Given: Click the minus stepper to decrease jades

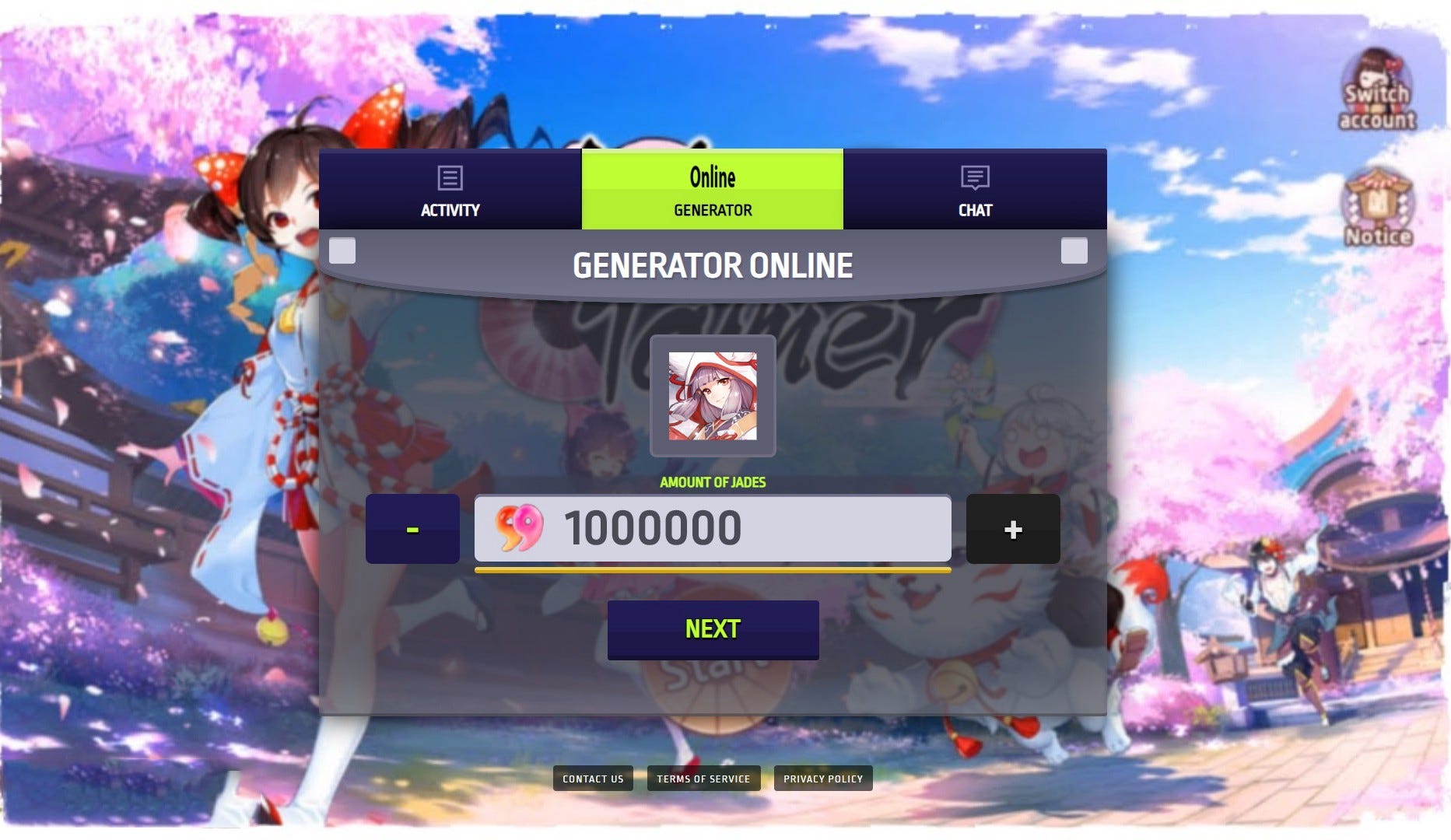Looking at the screenshot, I should click(412, 529).
